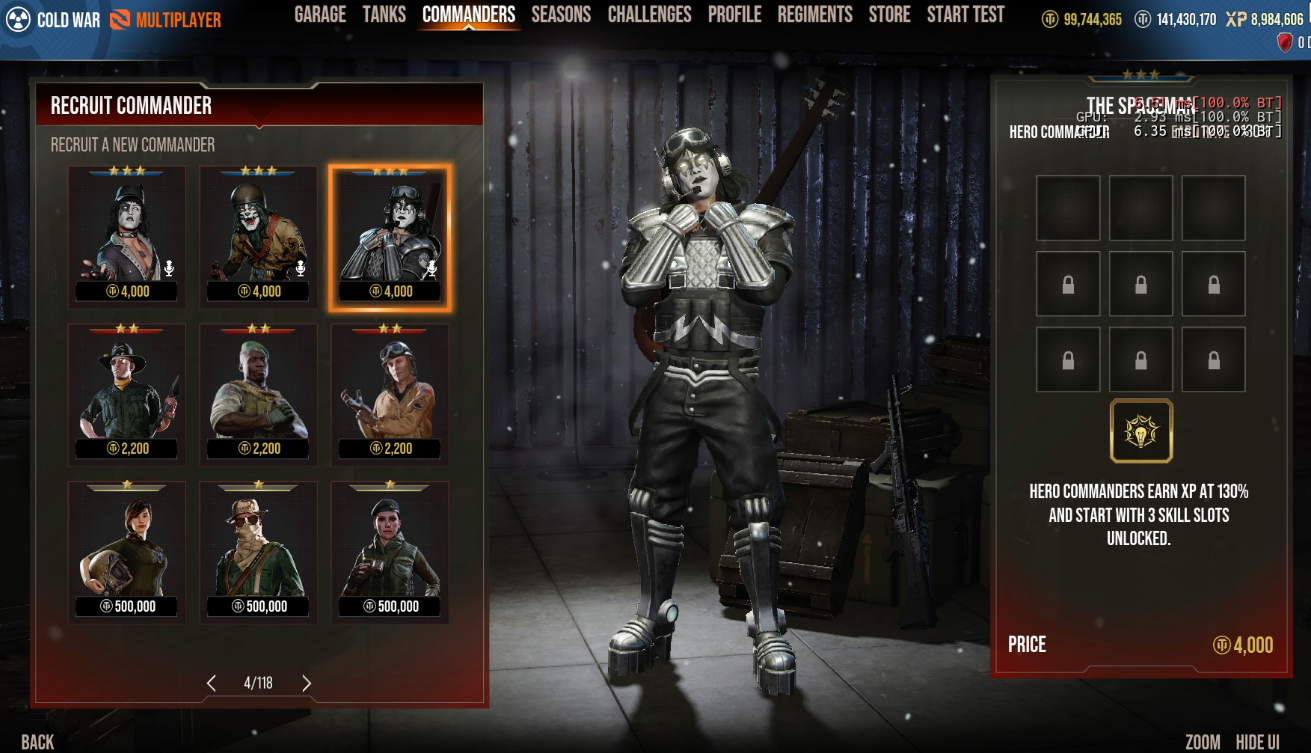This screenshot has width=1311, height=753.
Task: Choose the green-helmet clown-face commander card
Action: (258, 236)
